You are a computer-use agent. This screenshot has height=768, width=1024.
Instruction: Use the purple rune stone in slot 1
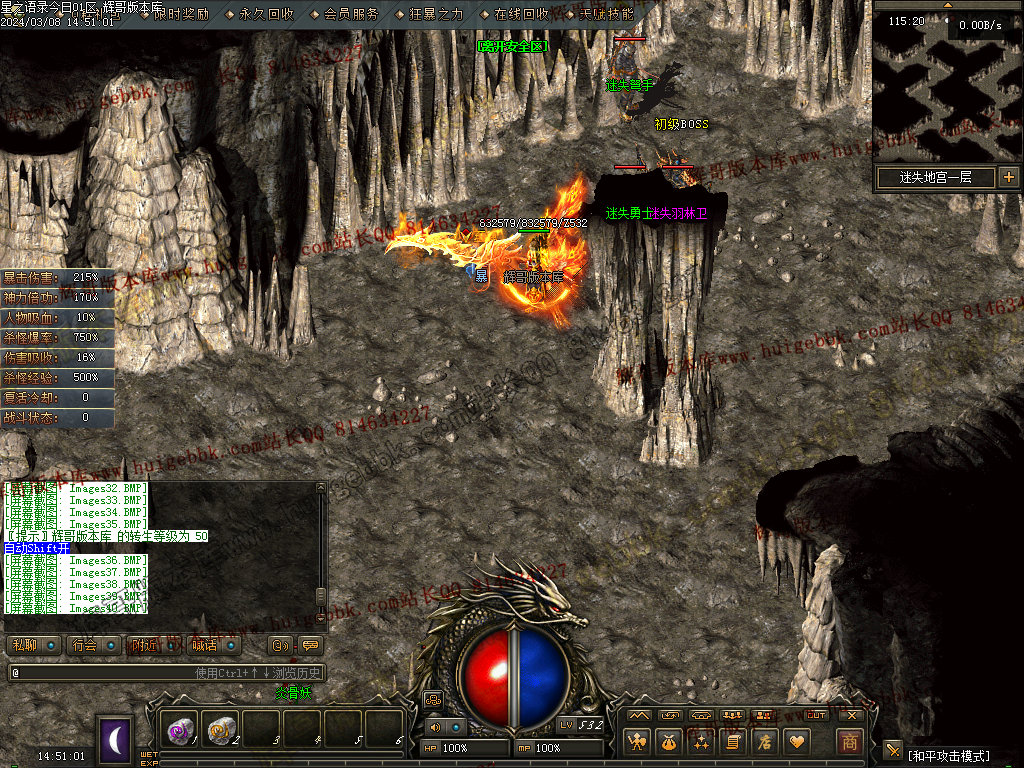181,732
